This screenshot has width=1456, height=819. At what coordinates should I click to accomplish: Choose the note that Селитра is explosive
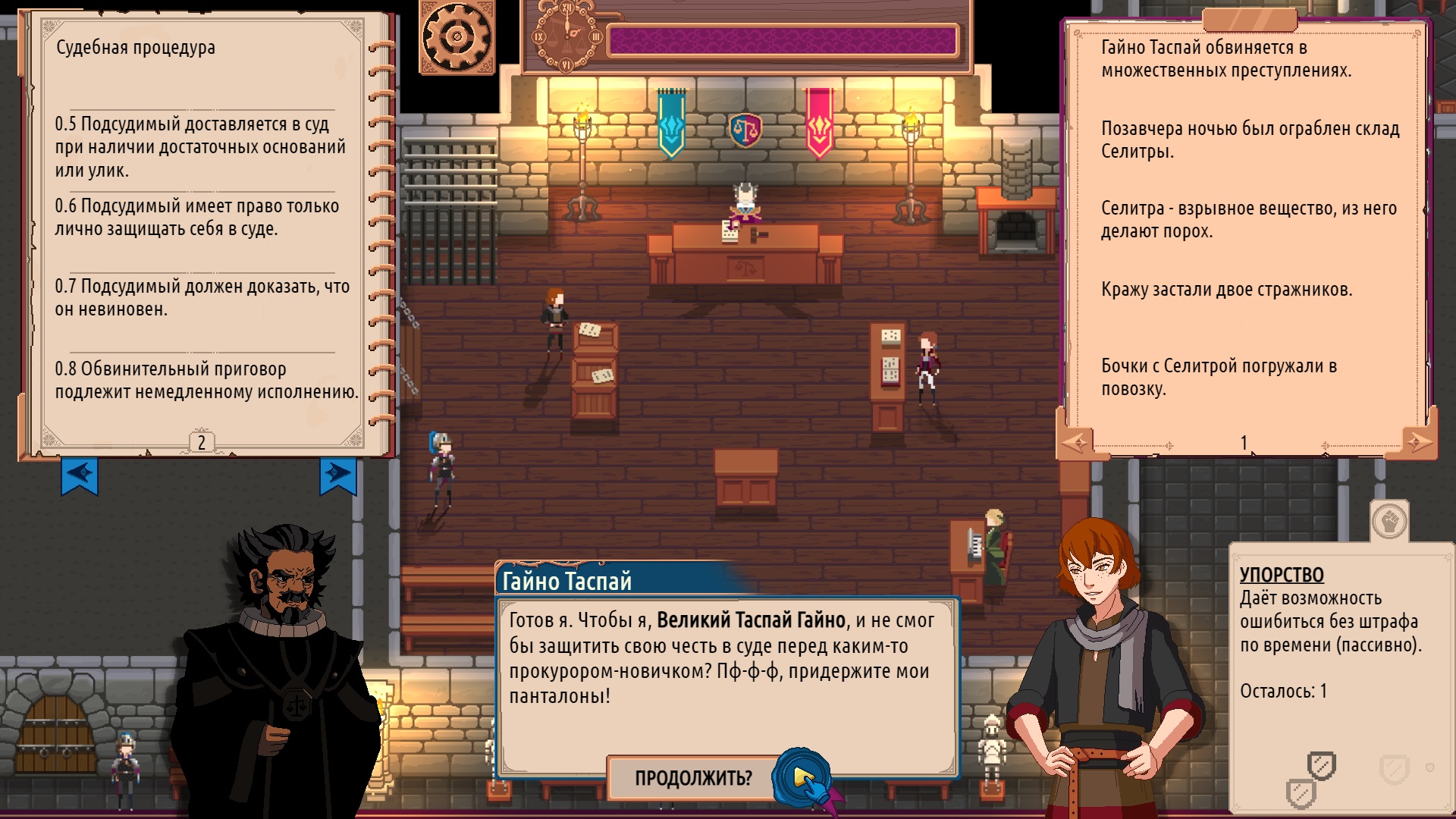(1248, 220)
